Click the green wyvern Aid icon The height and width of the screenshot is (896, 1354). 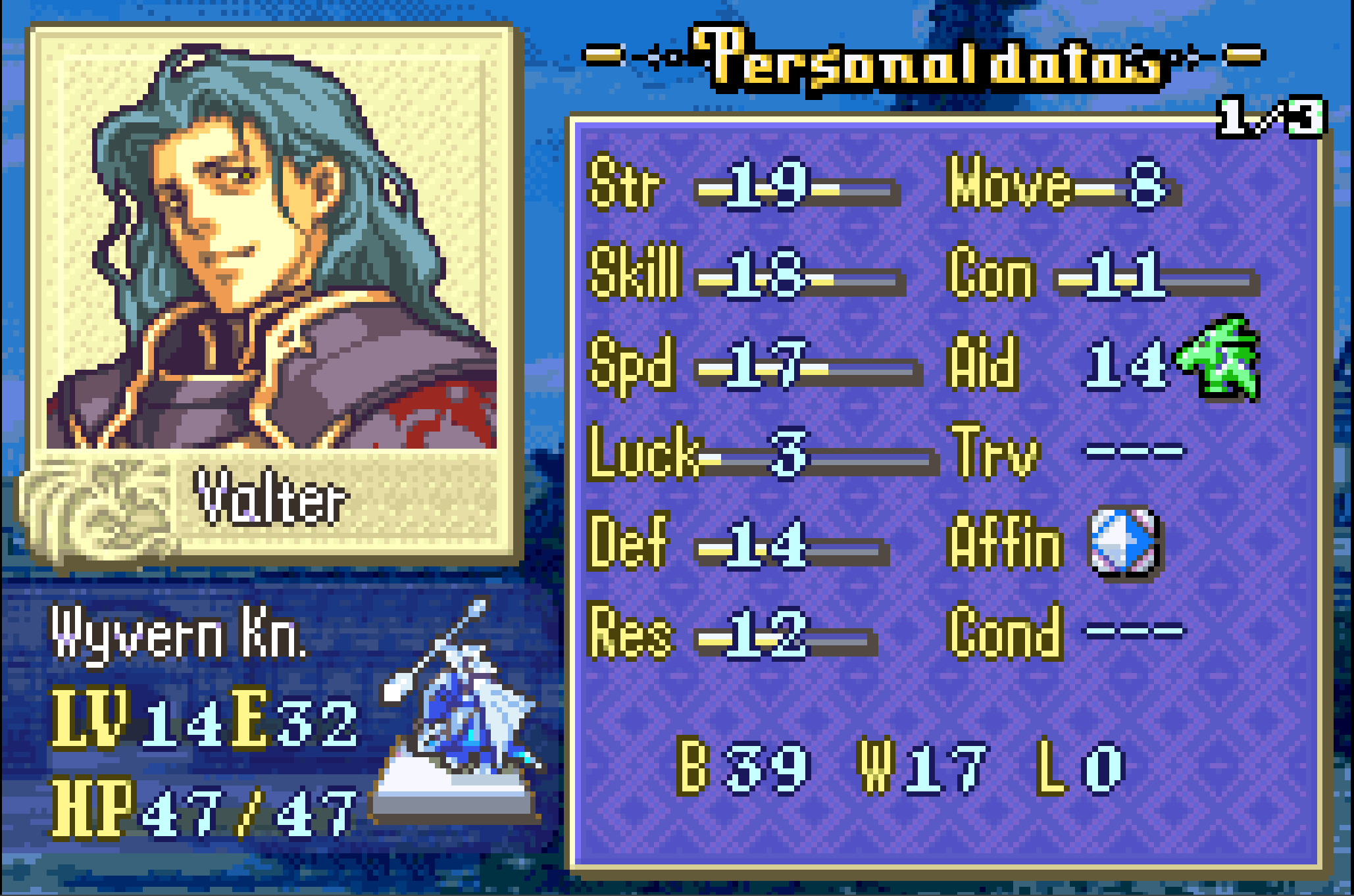[1218, 359]
